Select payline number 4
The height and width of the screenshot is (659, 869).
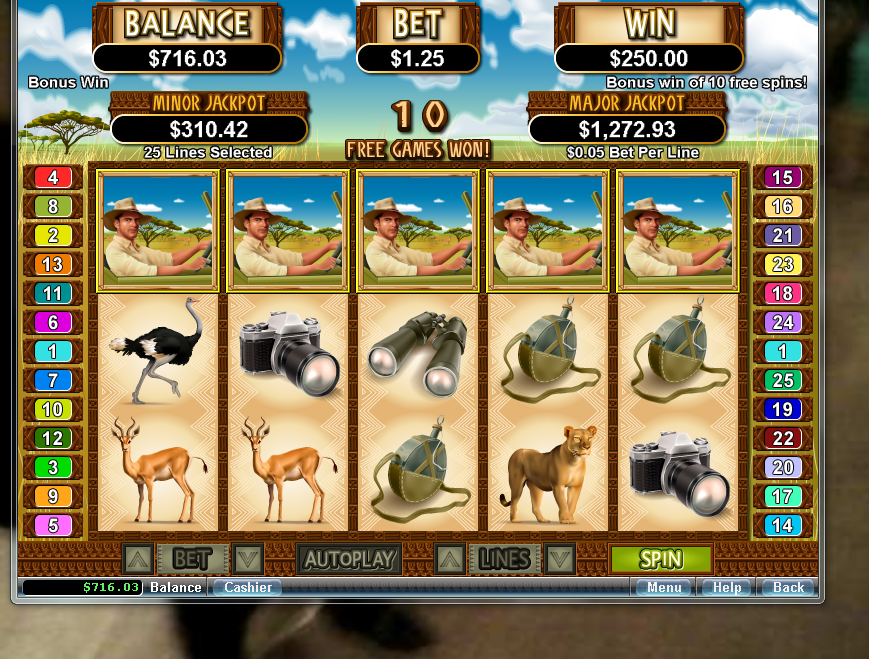pos(53,178)
